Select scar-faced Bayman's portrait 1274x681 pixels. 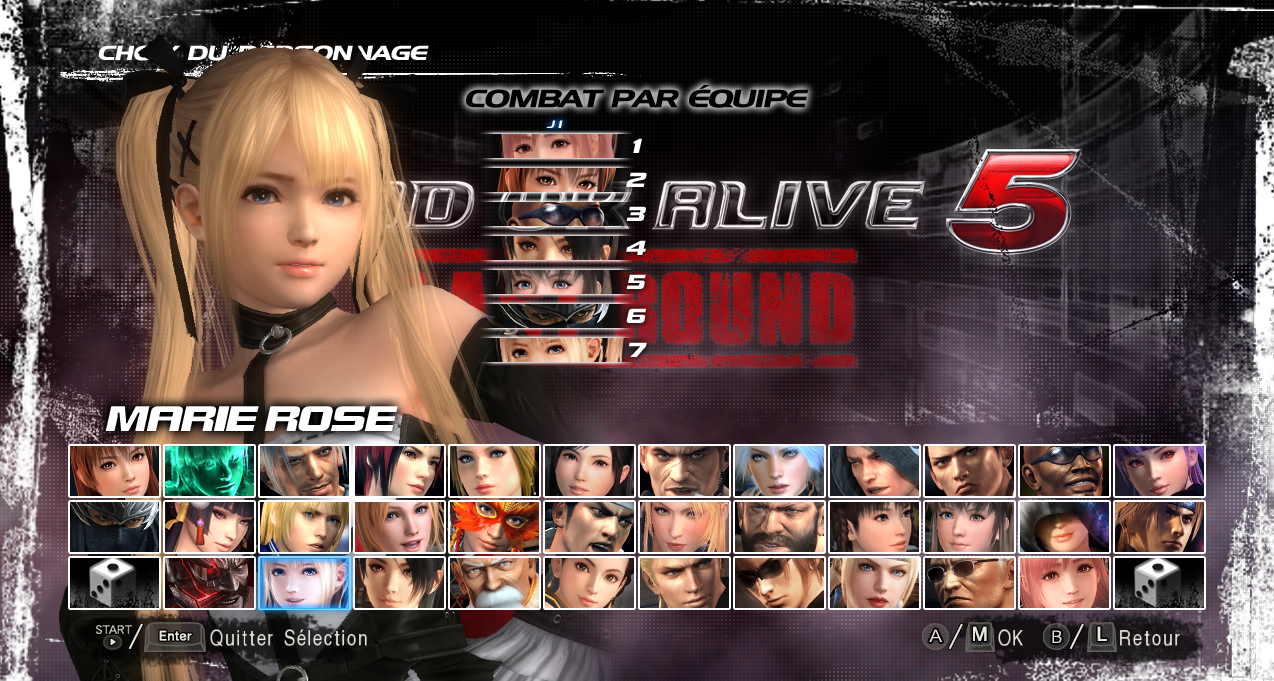(x=684, y=471)
